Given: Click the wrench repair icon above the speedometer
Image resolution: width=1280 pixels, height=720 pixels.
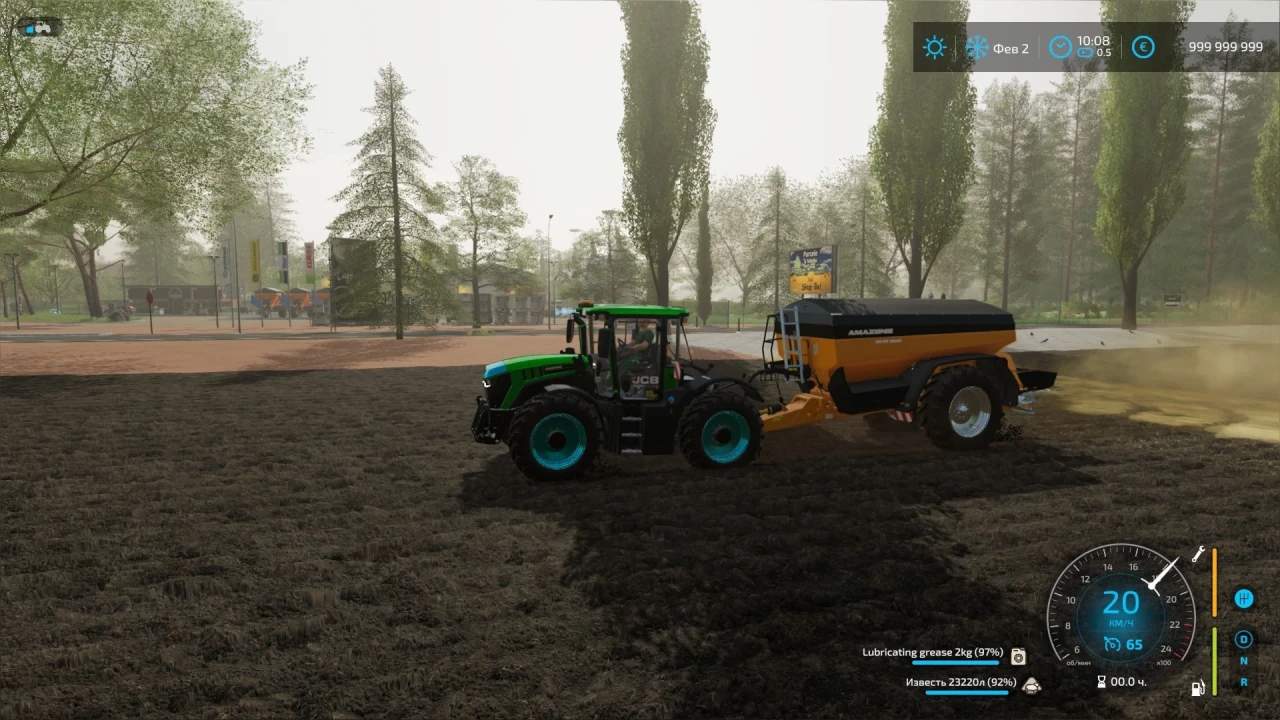Looking at the screenshot, I should tap(1199, 555).
